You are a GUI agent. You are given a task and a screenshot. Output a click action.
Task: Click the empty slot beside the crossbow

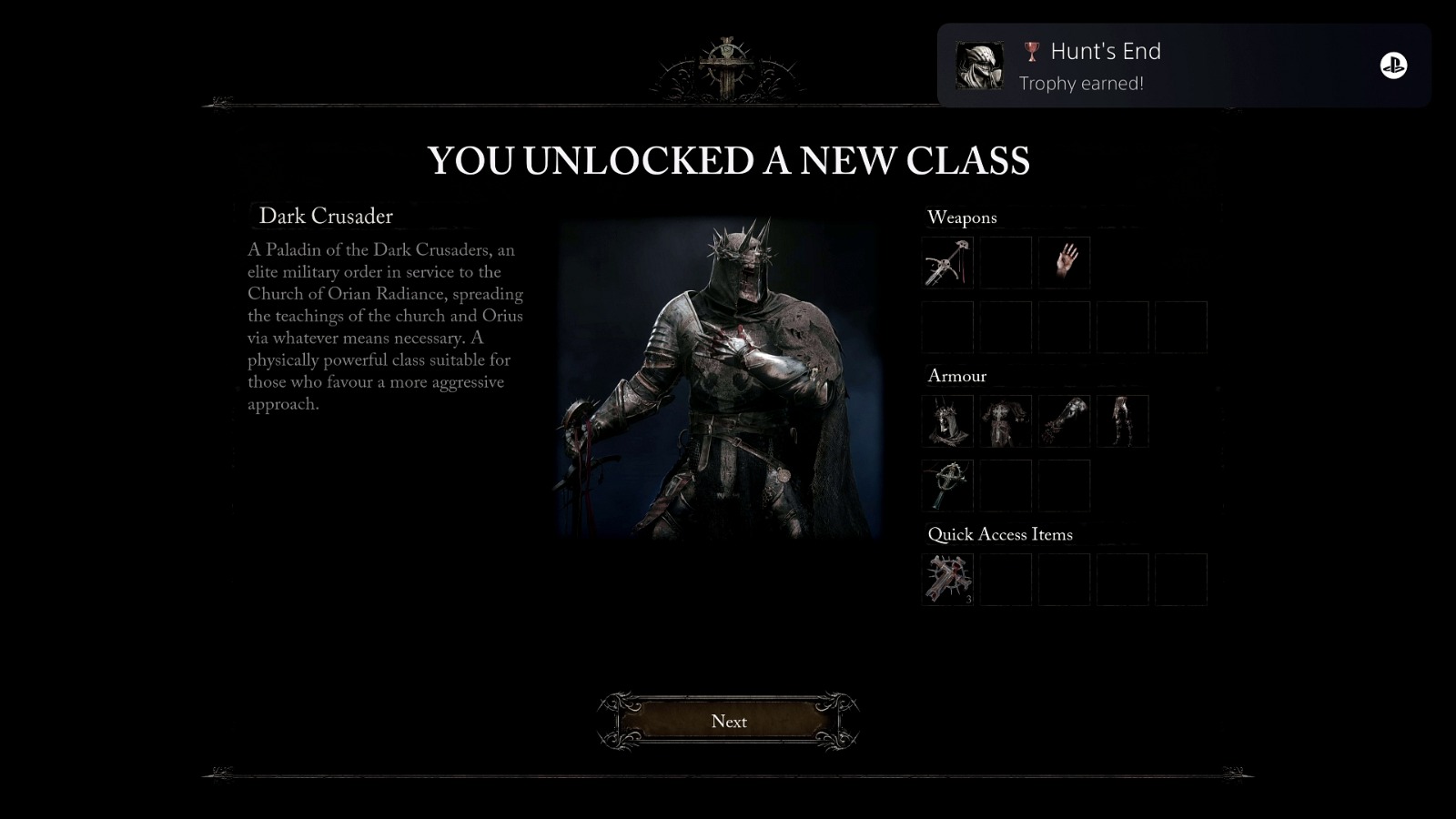click(1006, 262)
